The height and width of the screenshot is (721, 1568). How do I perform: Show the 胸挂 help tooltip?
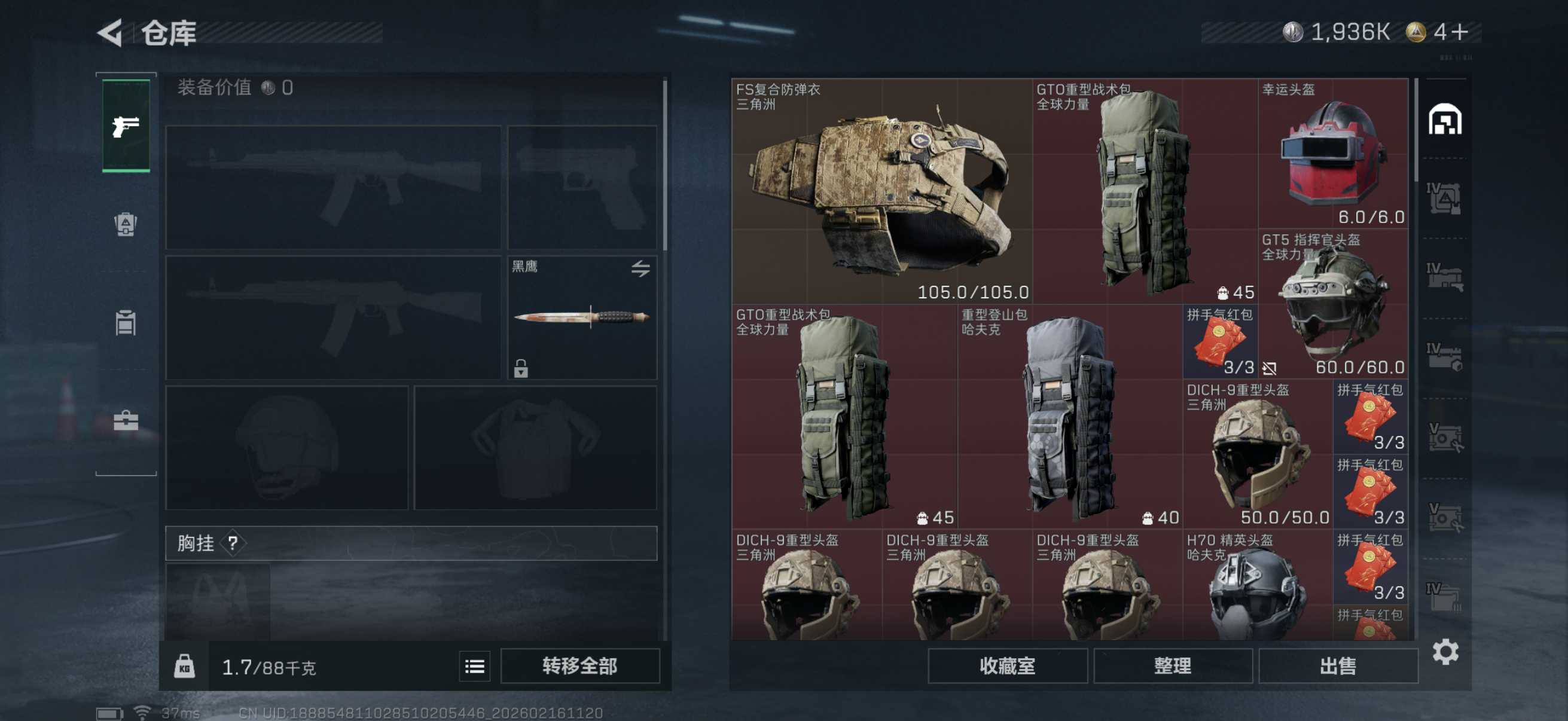click(x=233, y=543)
